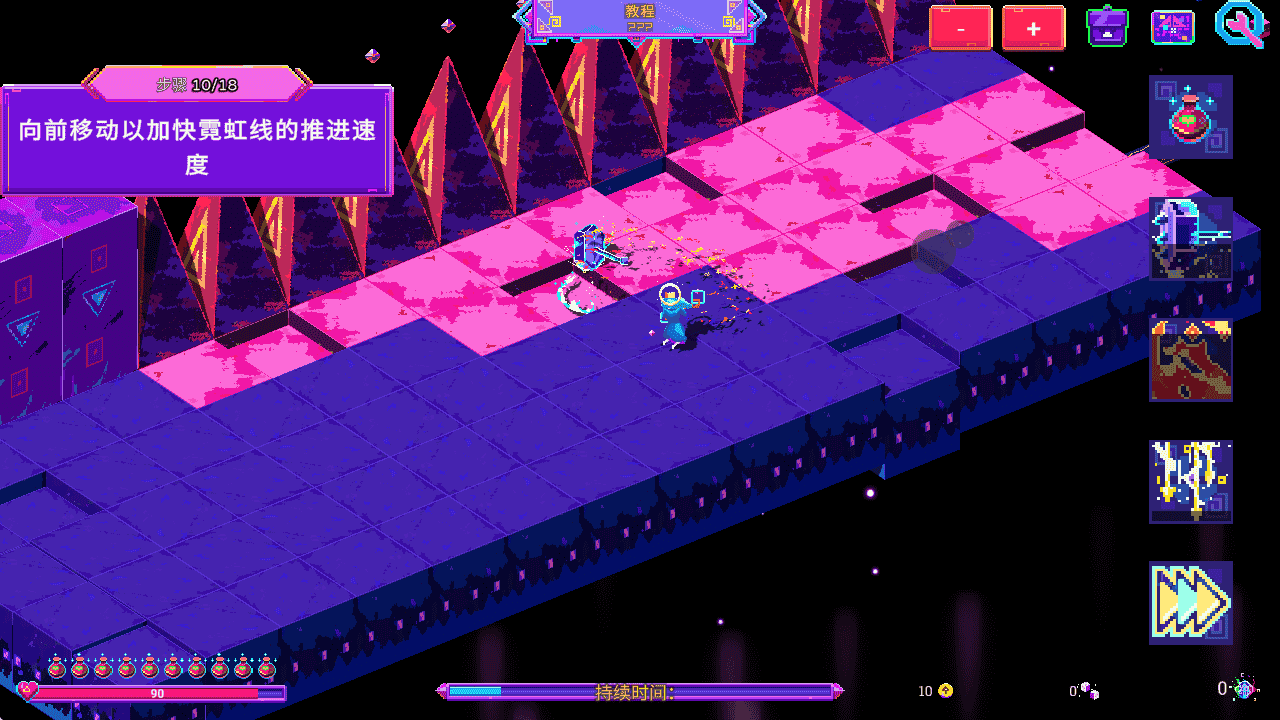The height and width of the screenshot is (720, 1280).
Task: Click the red minus button
Action: point(960,27)
